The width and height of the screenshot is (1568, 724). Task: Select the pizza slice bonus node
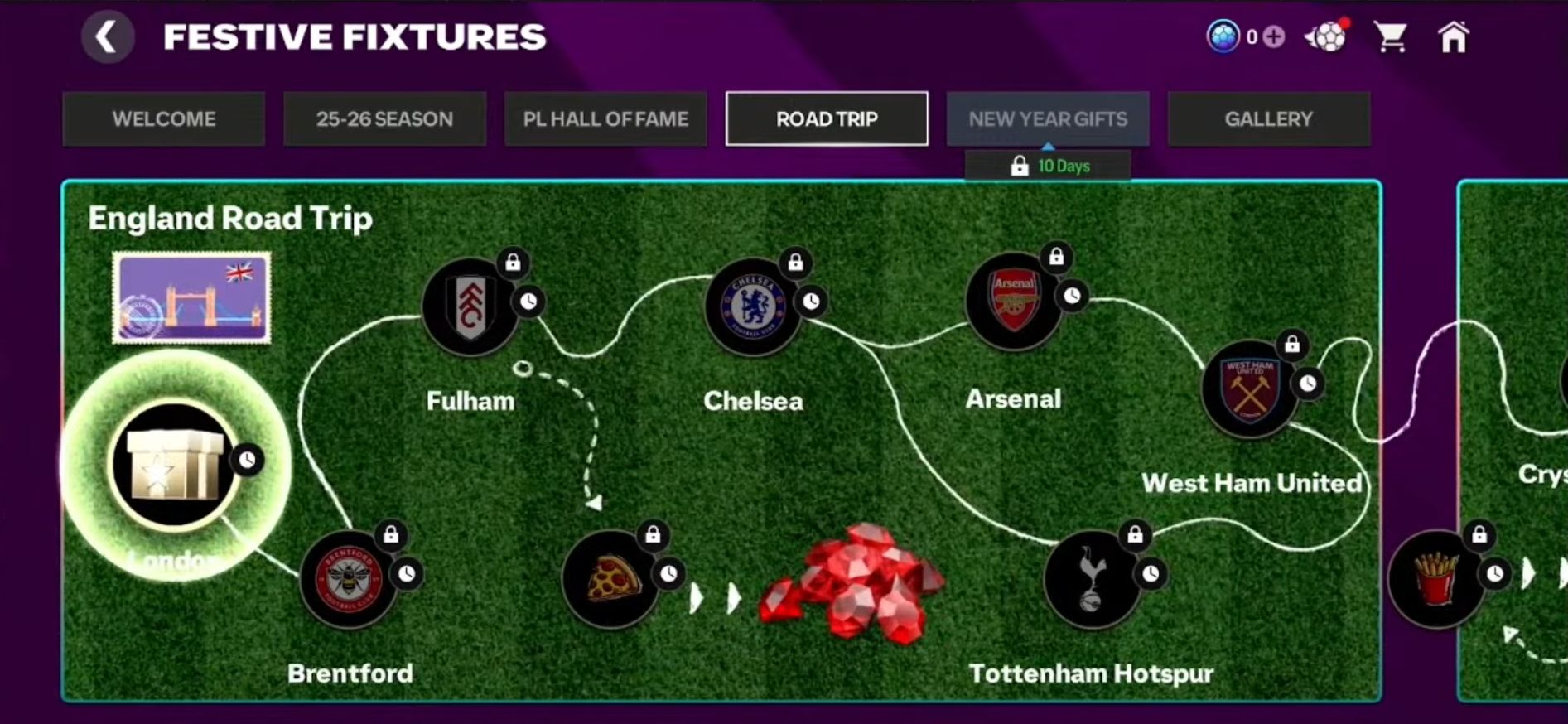610,579
